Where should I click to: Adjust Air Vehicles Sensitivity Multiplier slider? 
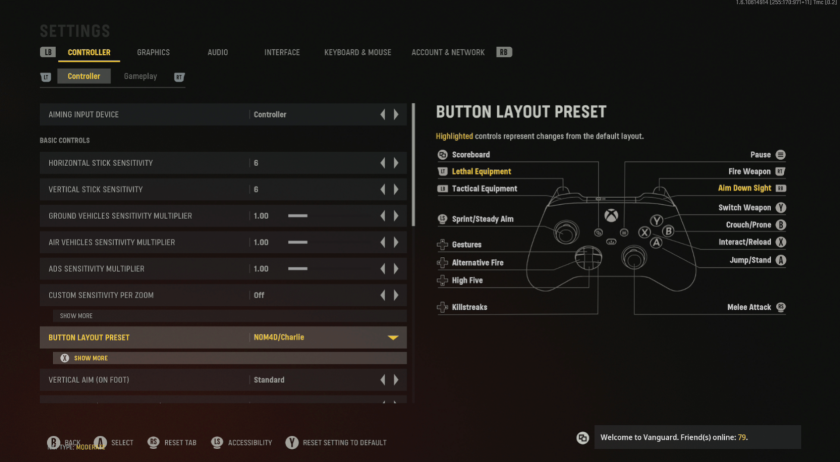pos(298,242)
